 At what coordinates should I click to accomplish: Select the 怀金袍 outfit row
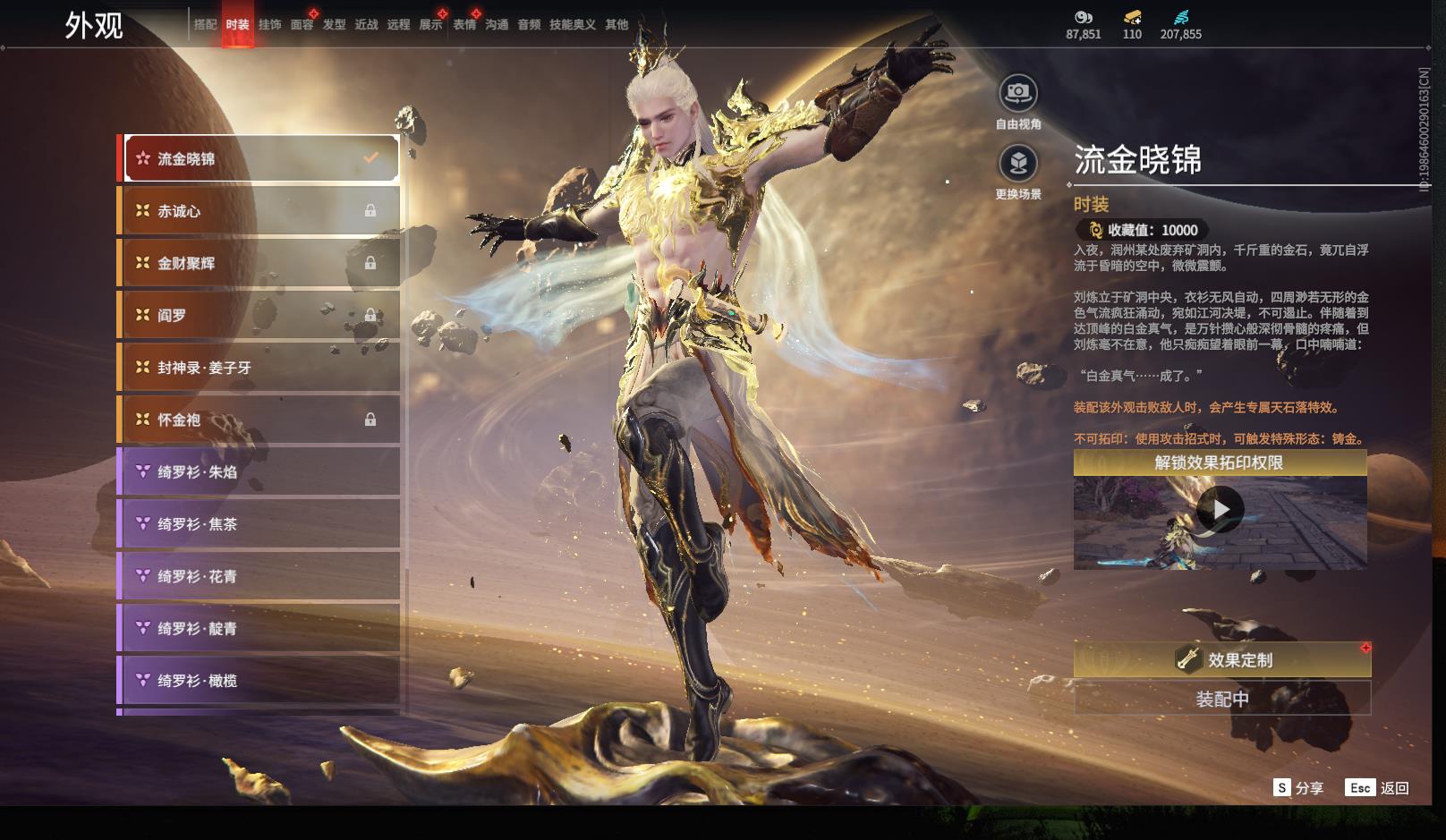259,420
